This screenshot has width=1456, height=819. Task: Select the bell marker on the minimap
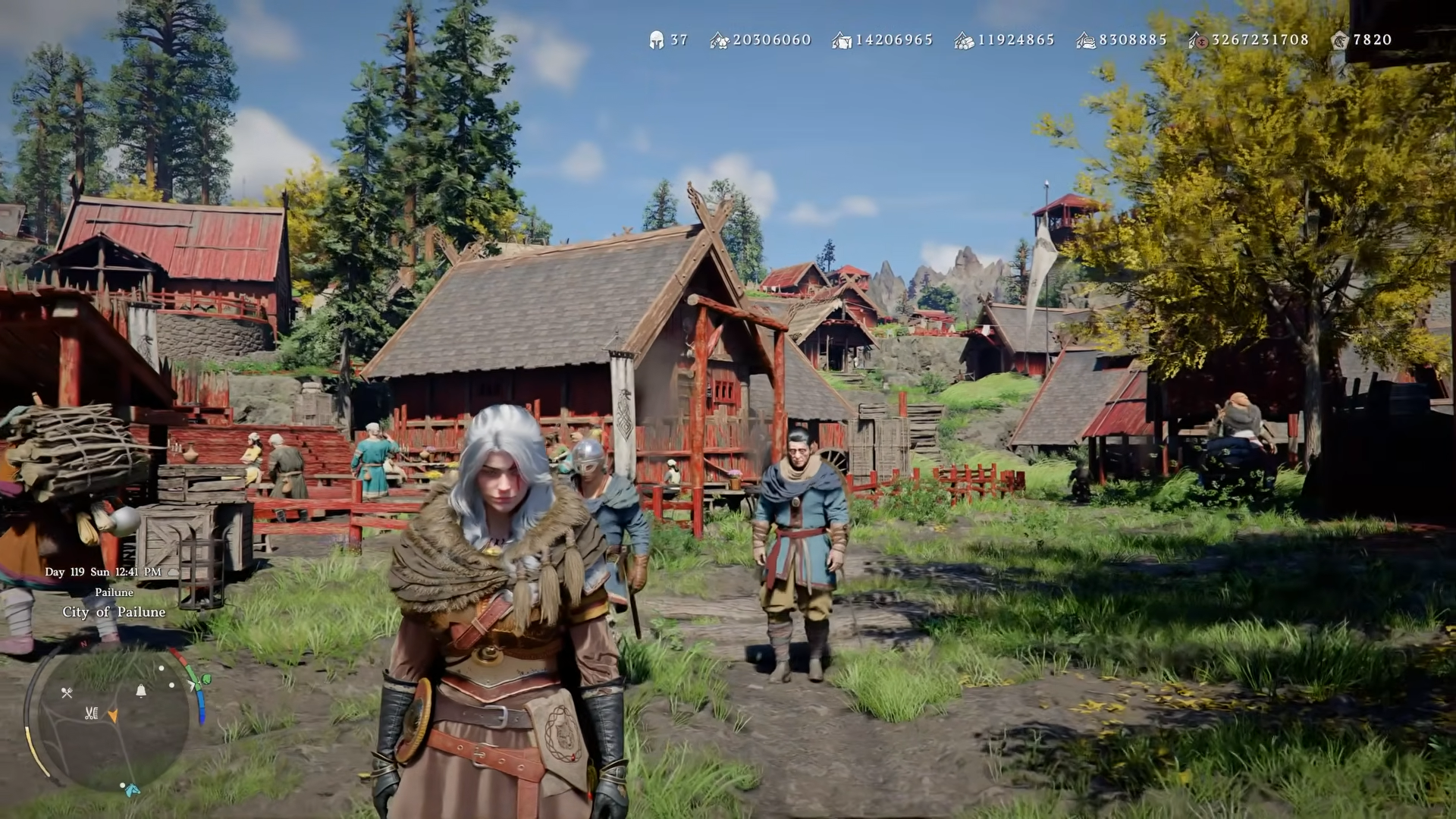140,690
